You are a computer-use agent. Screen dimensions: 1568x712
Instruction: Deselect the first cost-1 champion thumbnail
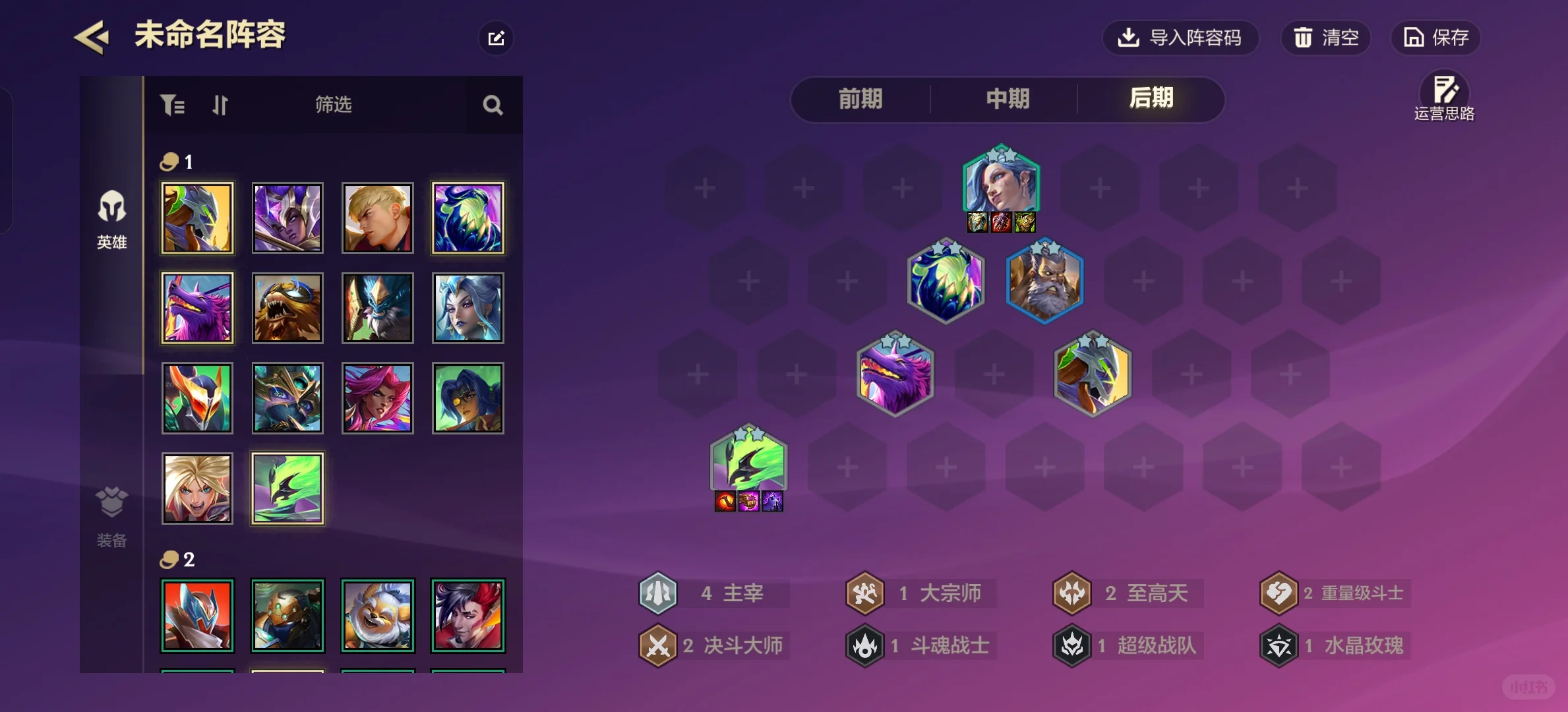pyautogui.click(x=196, y=218)
